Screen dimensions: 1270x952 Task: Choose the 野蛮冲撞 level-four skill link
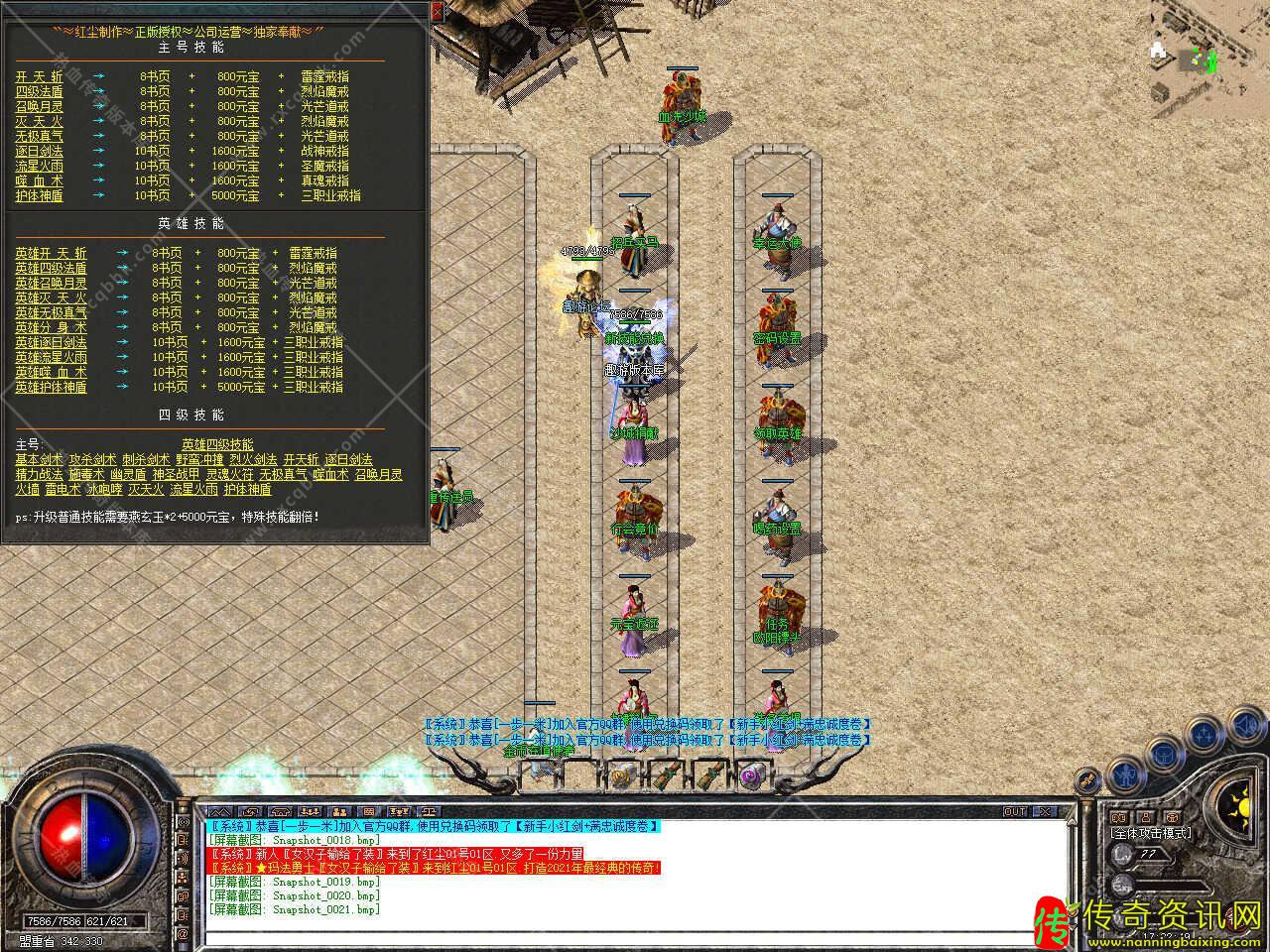[199, 459]
